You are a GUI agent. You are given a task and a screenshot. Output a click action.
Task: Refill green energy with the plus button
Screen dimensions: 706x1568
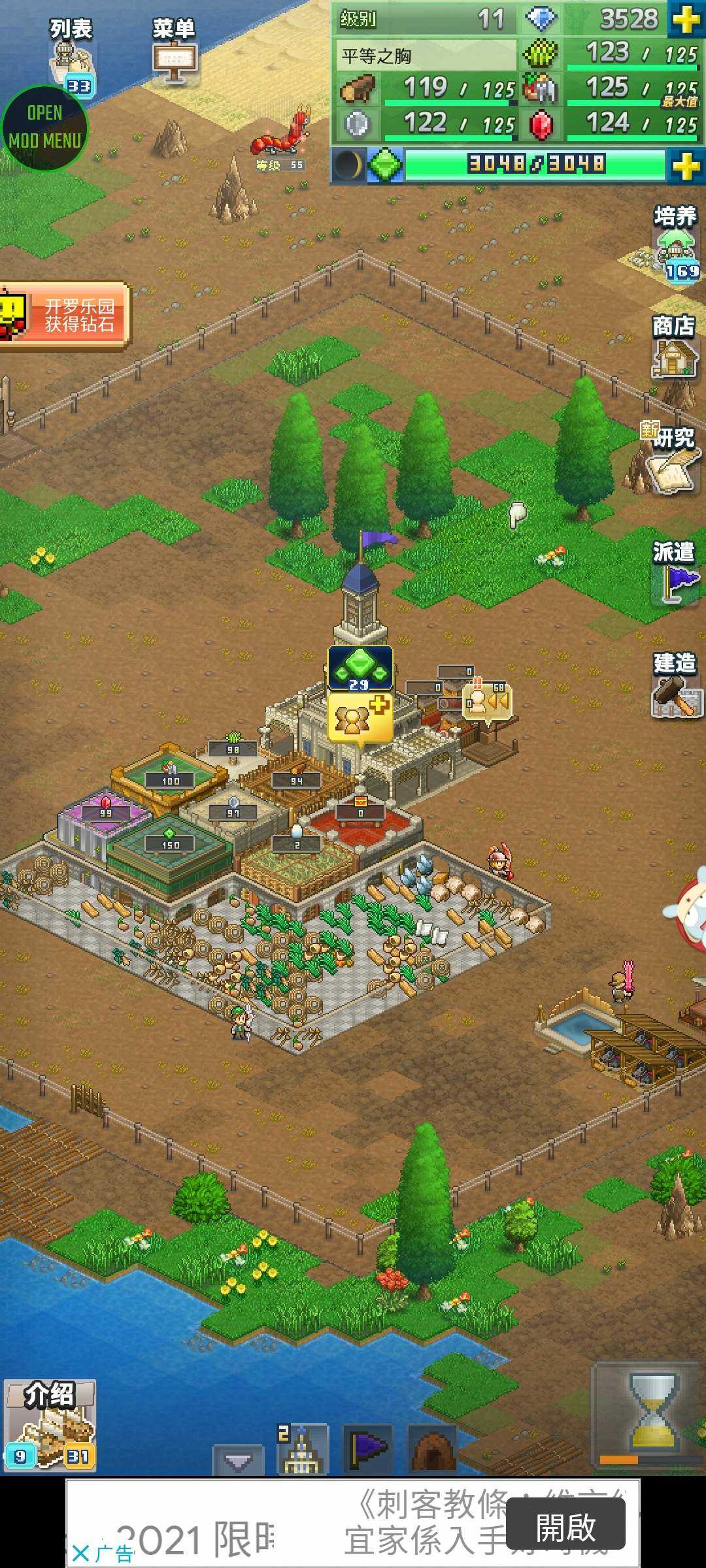686,166
